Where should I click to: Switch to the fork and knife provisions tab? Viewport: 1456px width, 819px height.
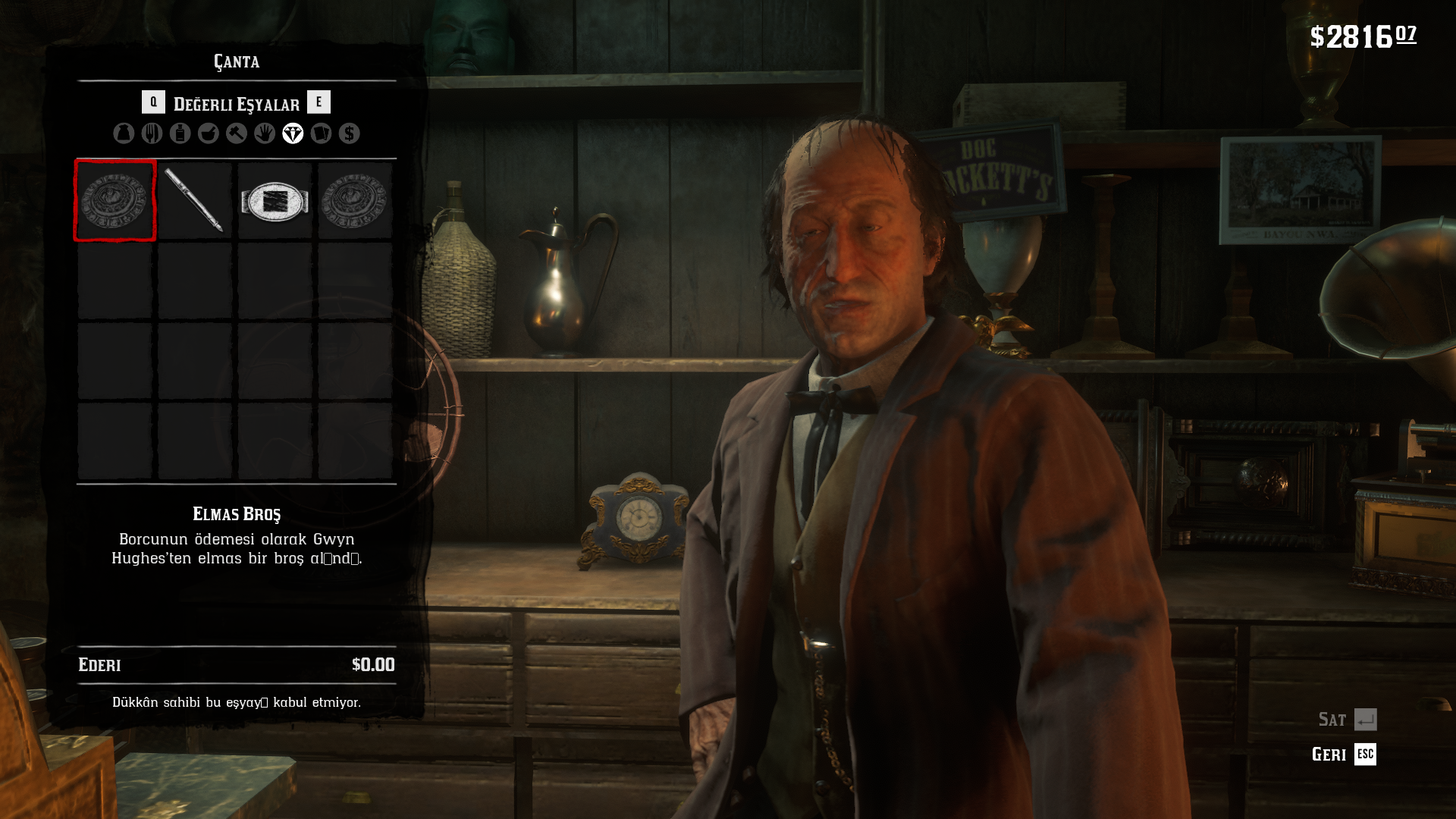(x=152, y=133)
